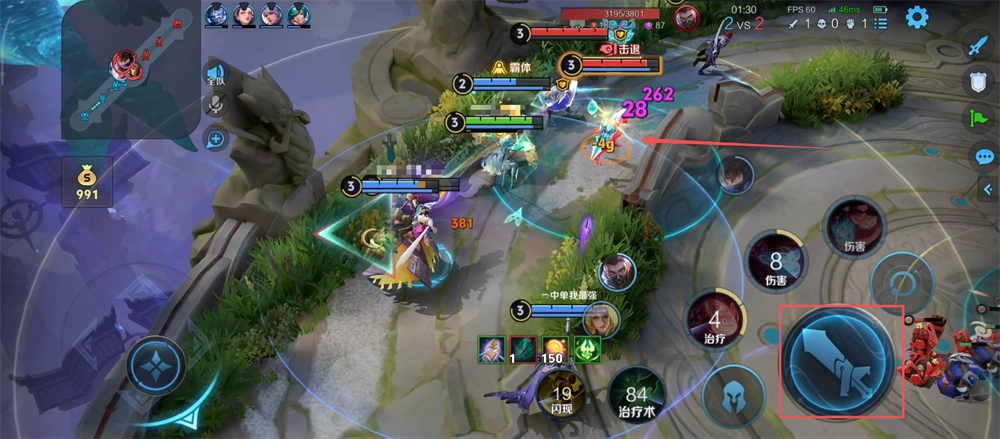
Task: Expand the side panel arrow
Action: (x=989, y=191)
